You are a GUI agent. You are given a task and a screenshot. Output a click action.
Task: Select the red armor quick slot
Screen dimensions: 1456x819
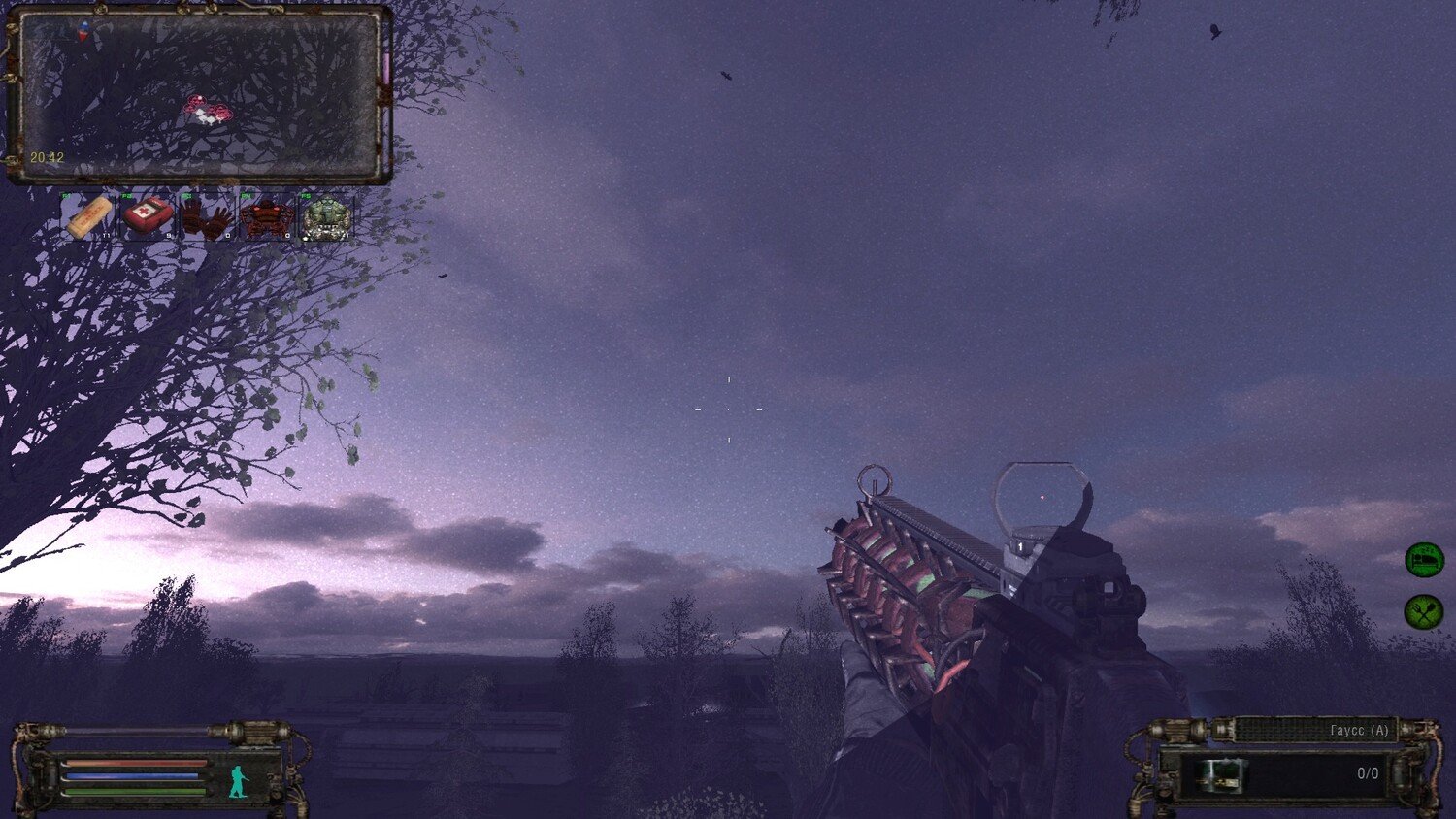266,217
